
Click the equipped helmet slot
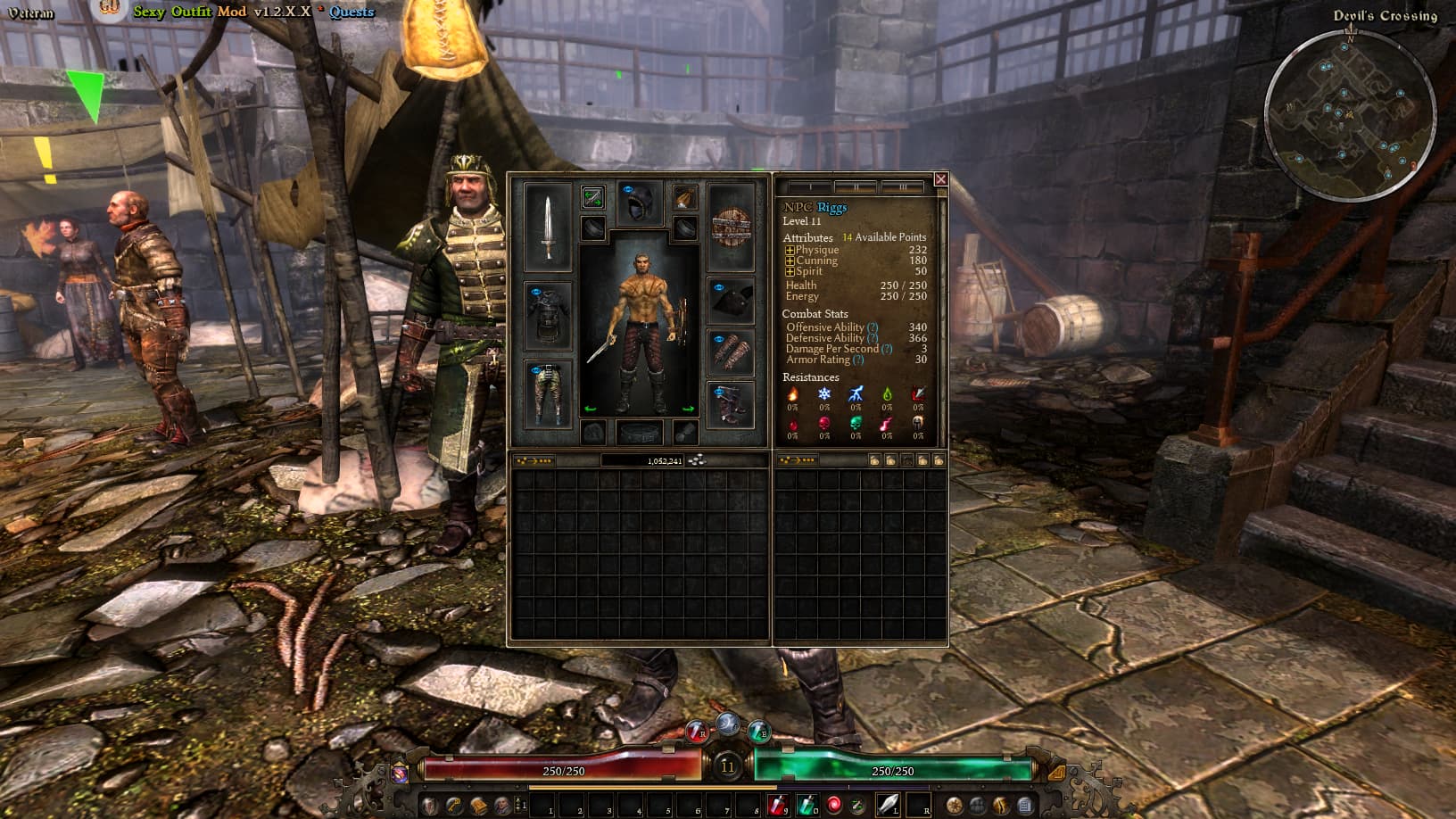point(640,203)
